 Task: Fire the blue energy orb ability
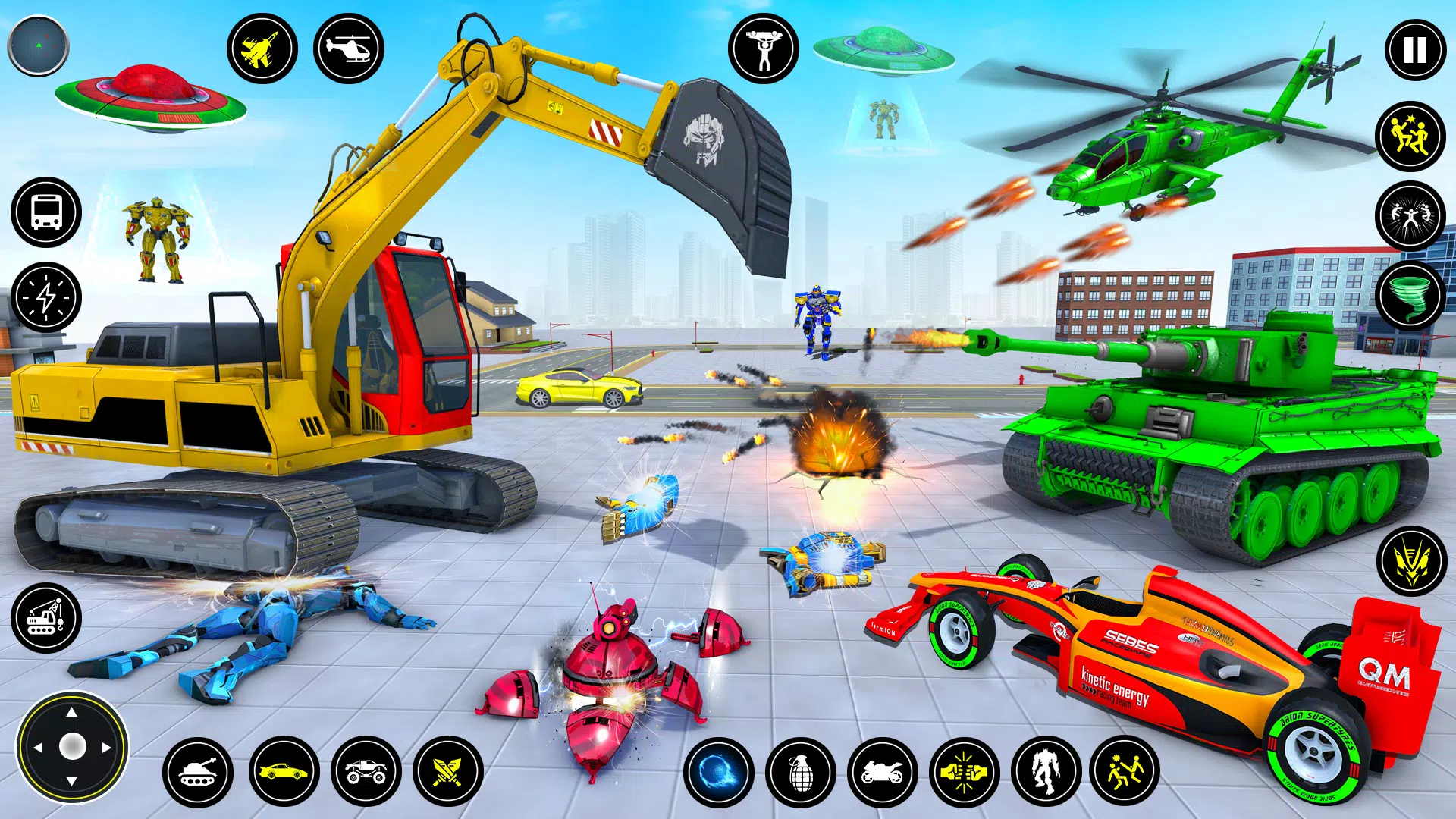click(x=718, y=772)
